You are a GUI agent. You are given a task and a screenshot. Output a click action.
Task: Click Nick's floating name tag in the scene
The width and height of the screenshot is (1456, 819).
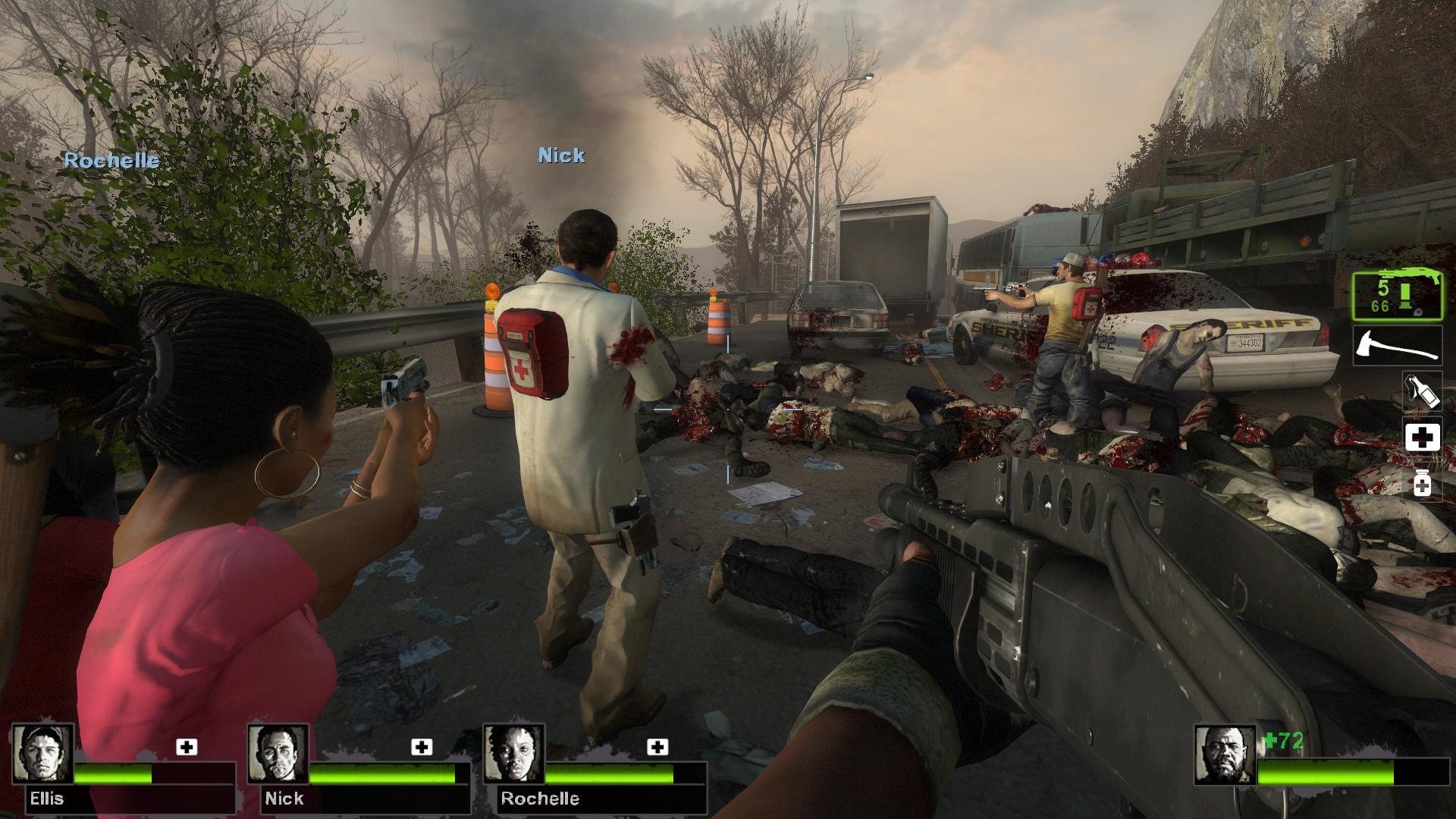pyautogui.click(x=560, y=155)
